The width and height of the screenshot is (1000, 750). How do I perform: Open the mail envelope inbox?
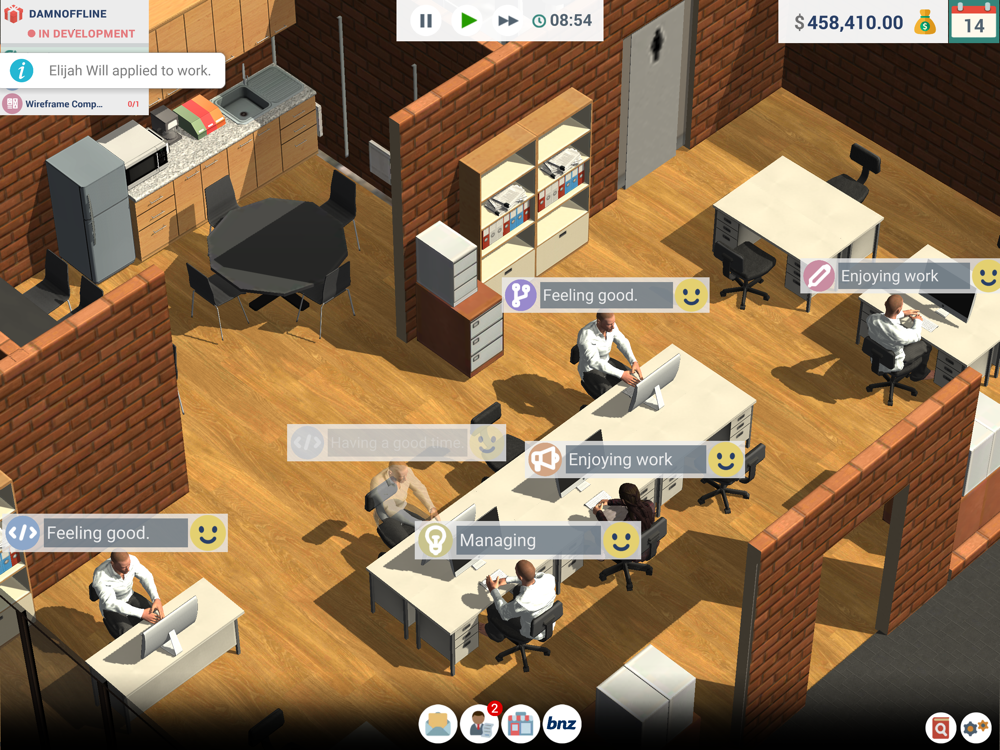pos(439,724)
